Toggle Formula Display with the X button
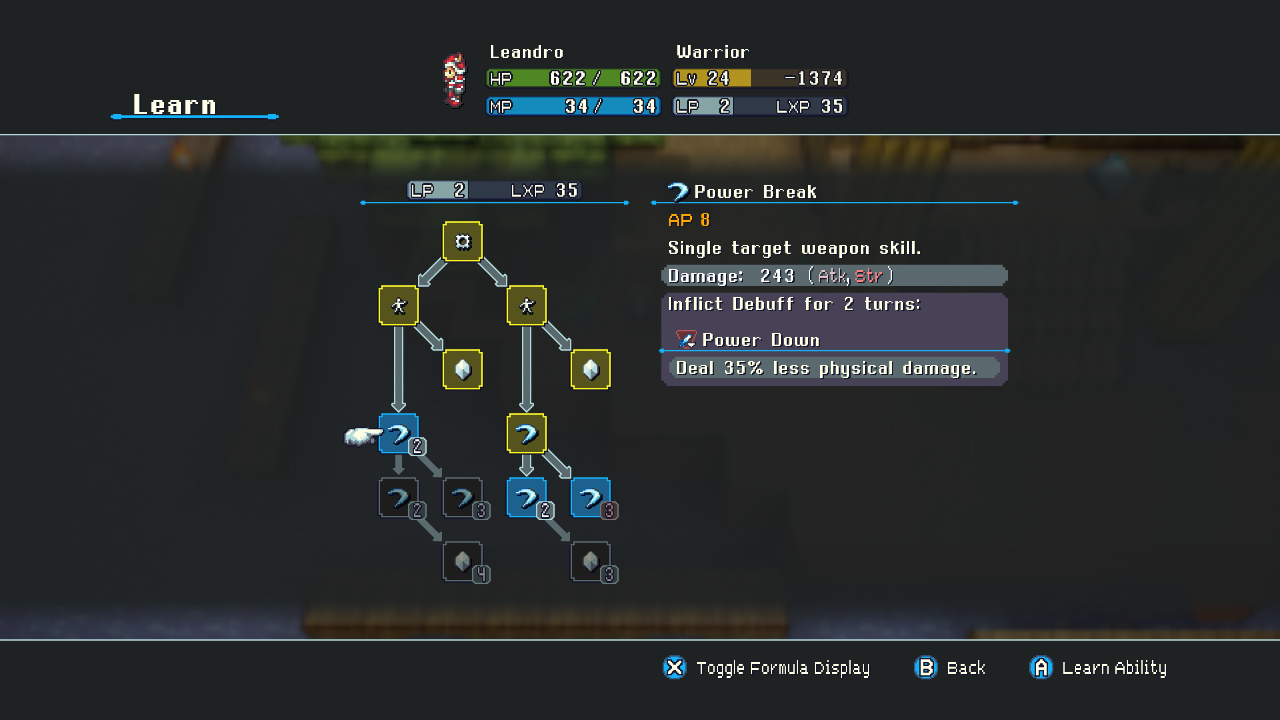This screenshot has height=720, width=1280. click(x=674, y=668)
